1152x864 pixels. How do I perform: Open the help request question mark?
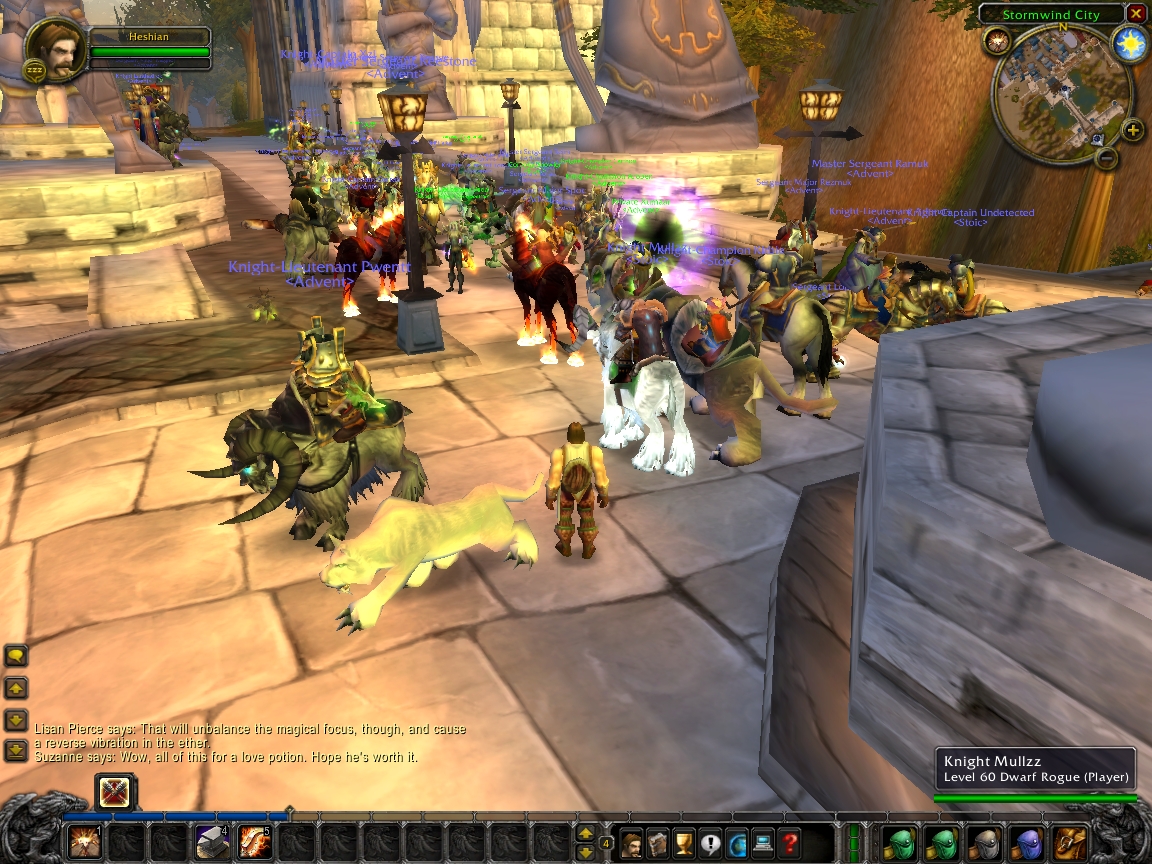pos(789,842)
